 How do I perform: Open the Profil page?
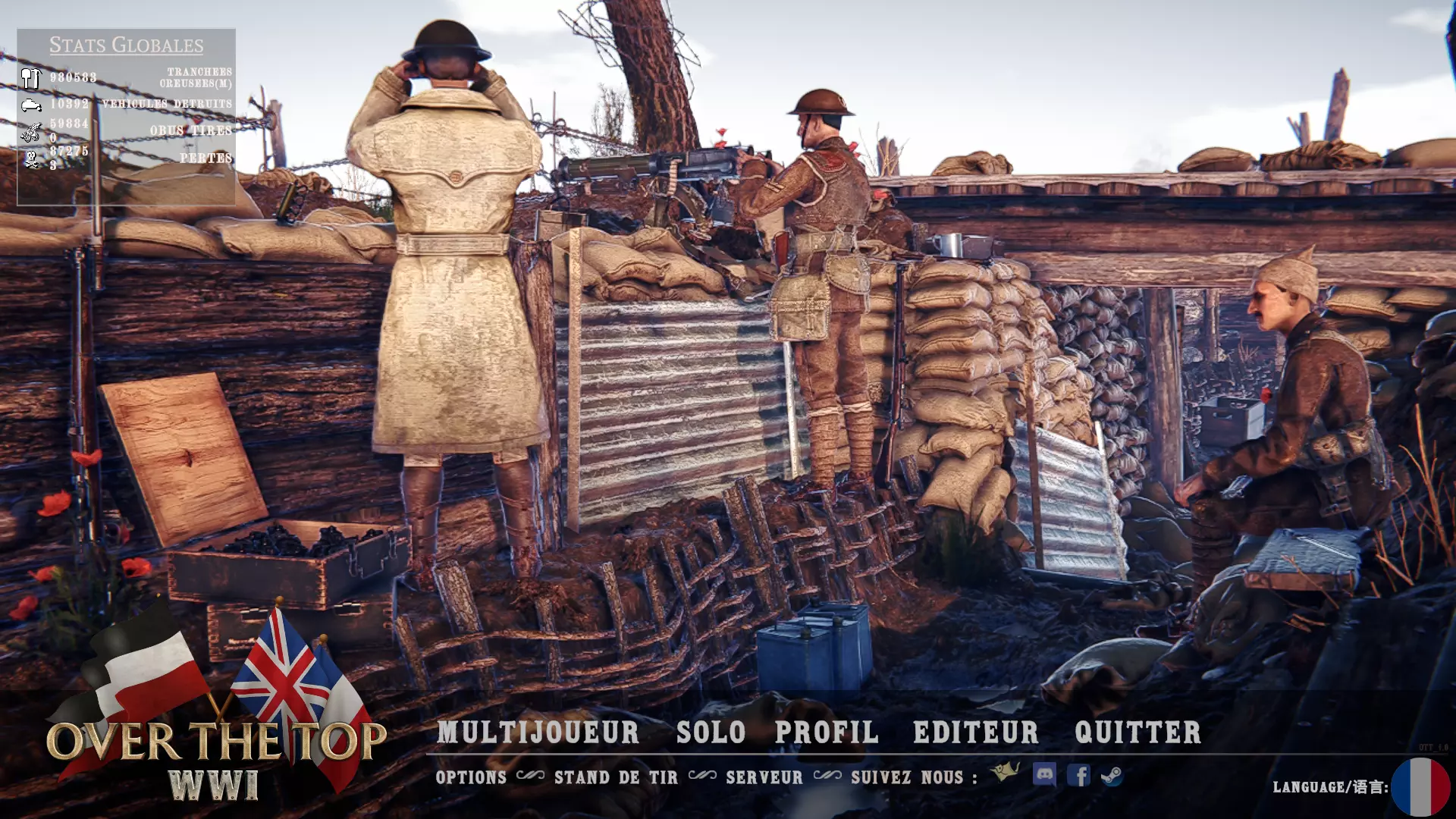pyautogui.click(x=827, y=733)
